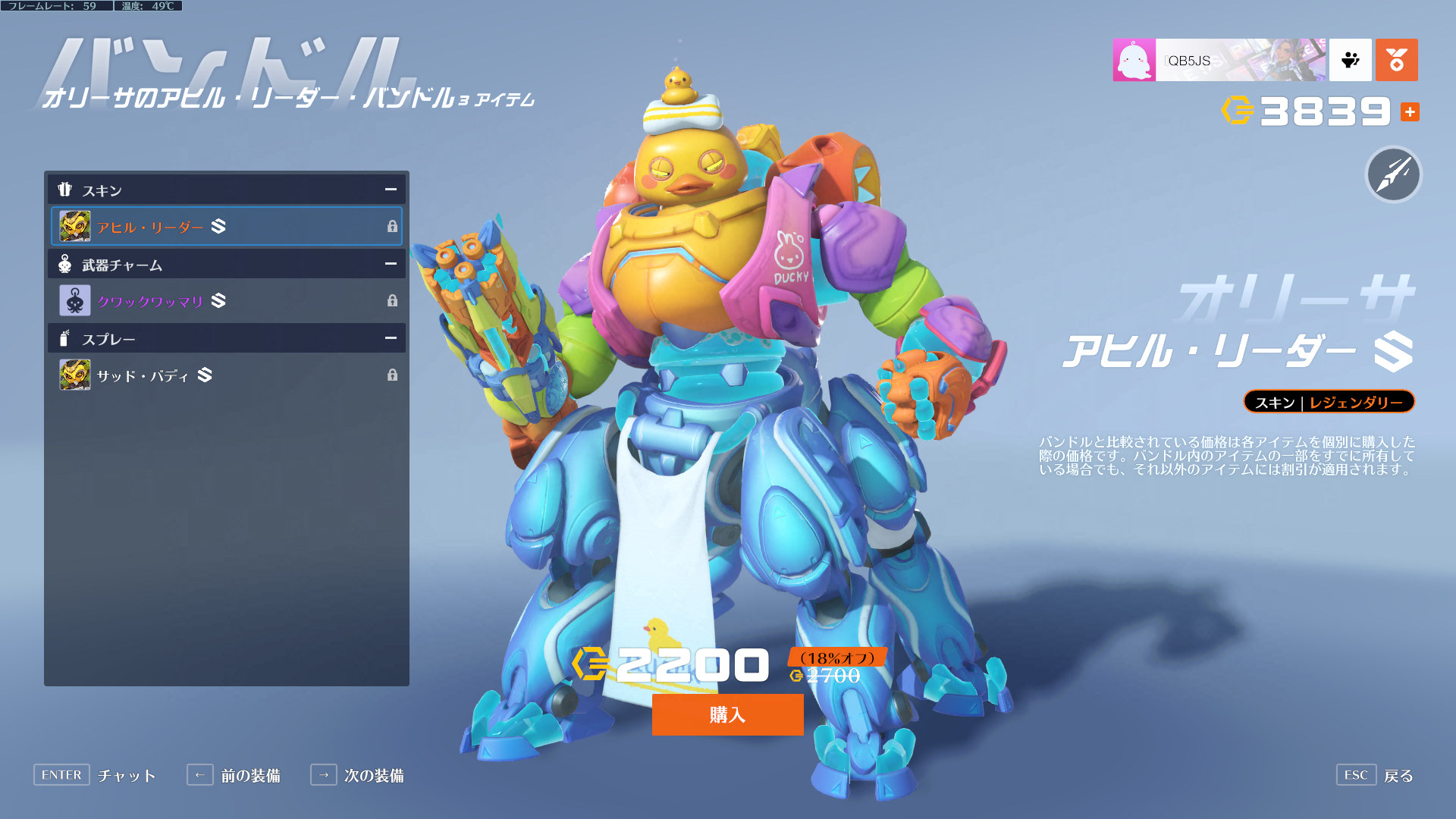Open the QB5JS player profile card
Screen dimensions: 1456x819
pos(1219,60)
